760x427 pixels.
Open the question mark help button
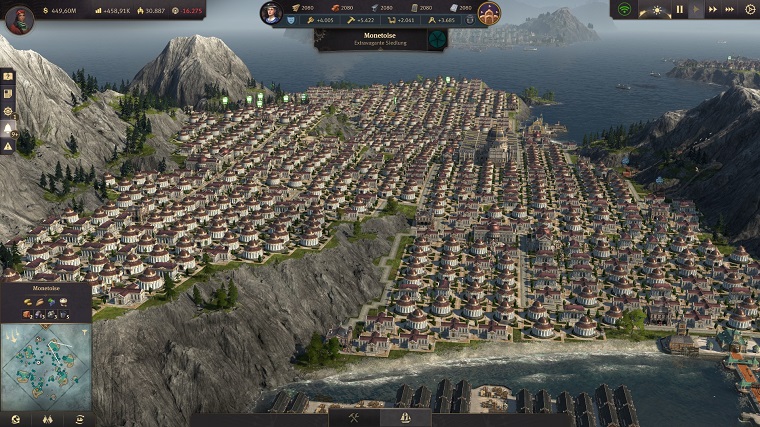pyautogui.click(x=8, y=76)
